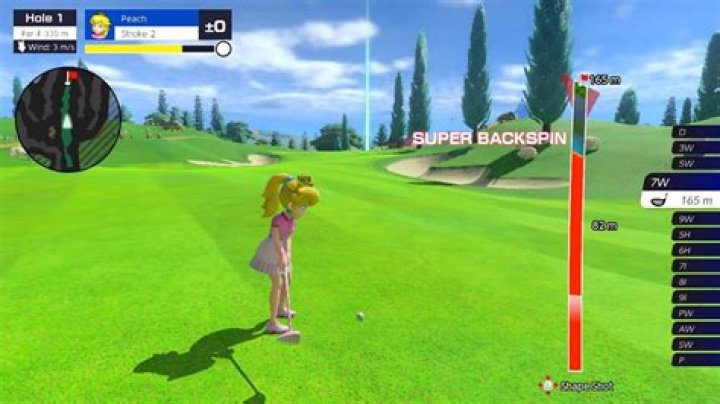Pick the 8I iron
The image size is (720, 404).
pyautogui.click(x=697, y=282)
